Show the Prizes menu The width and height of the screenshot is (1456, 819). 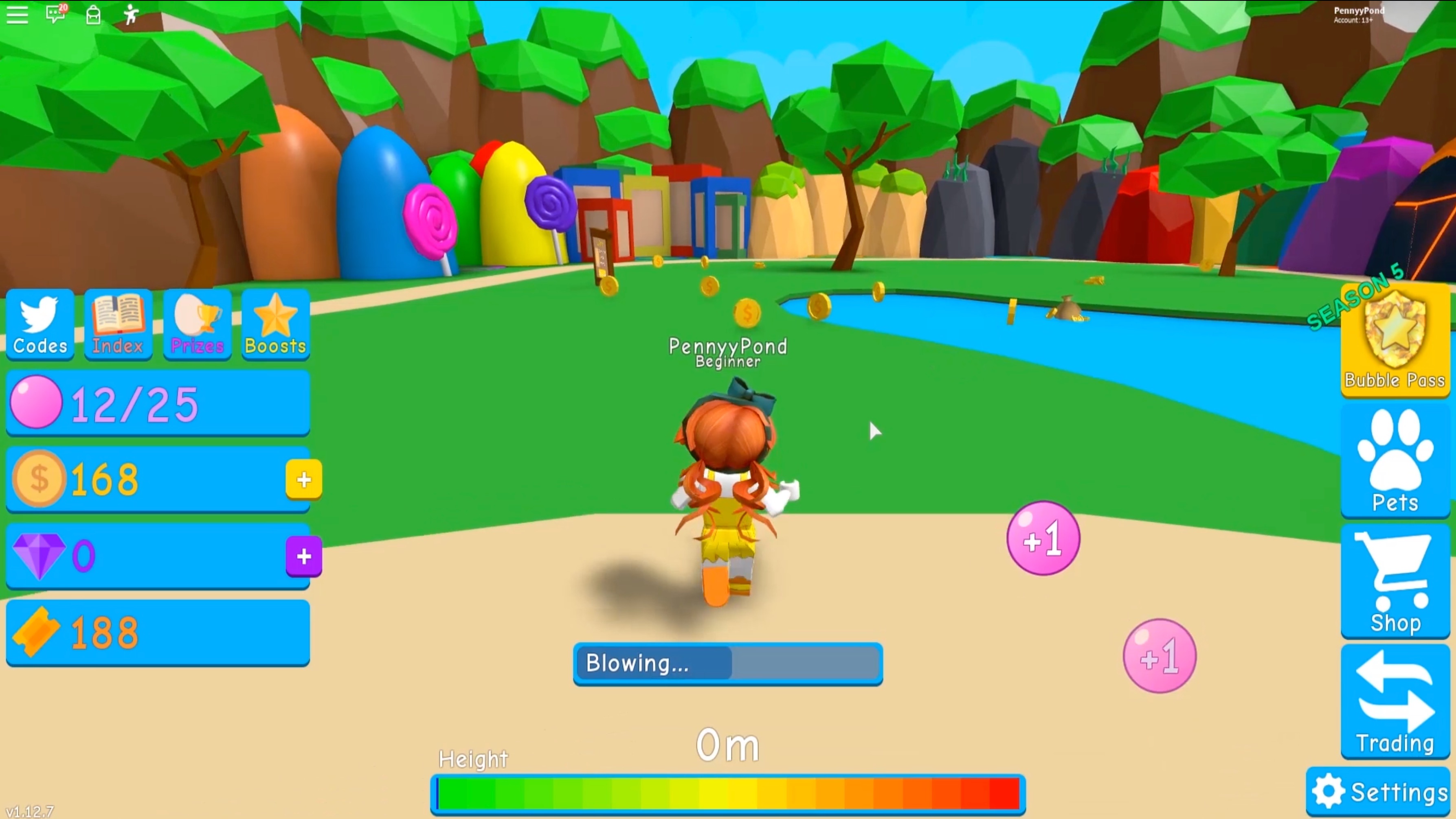pos(197,324)
